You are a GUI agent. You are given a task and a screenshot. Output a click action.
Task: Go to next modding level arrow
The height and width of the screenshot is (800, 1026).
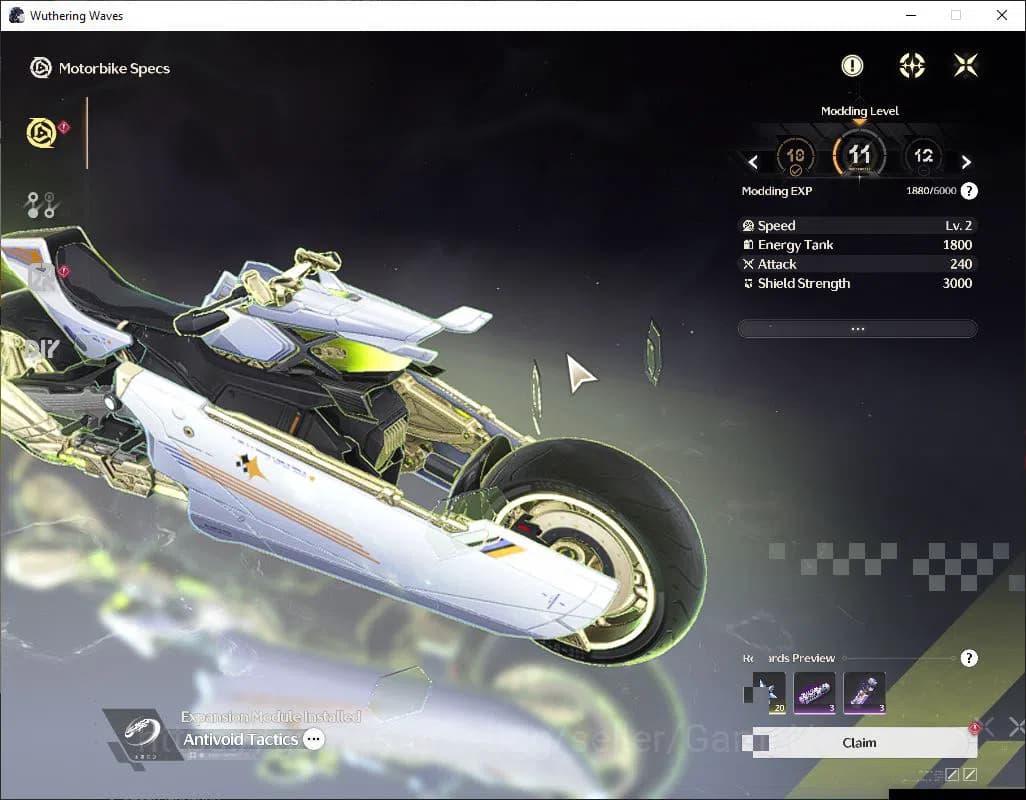[966, 162]
